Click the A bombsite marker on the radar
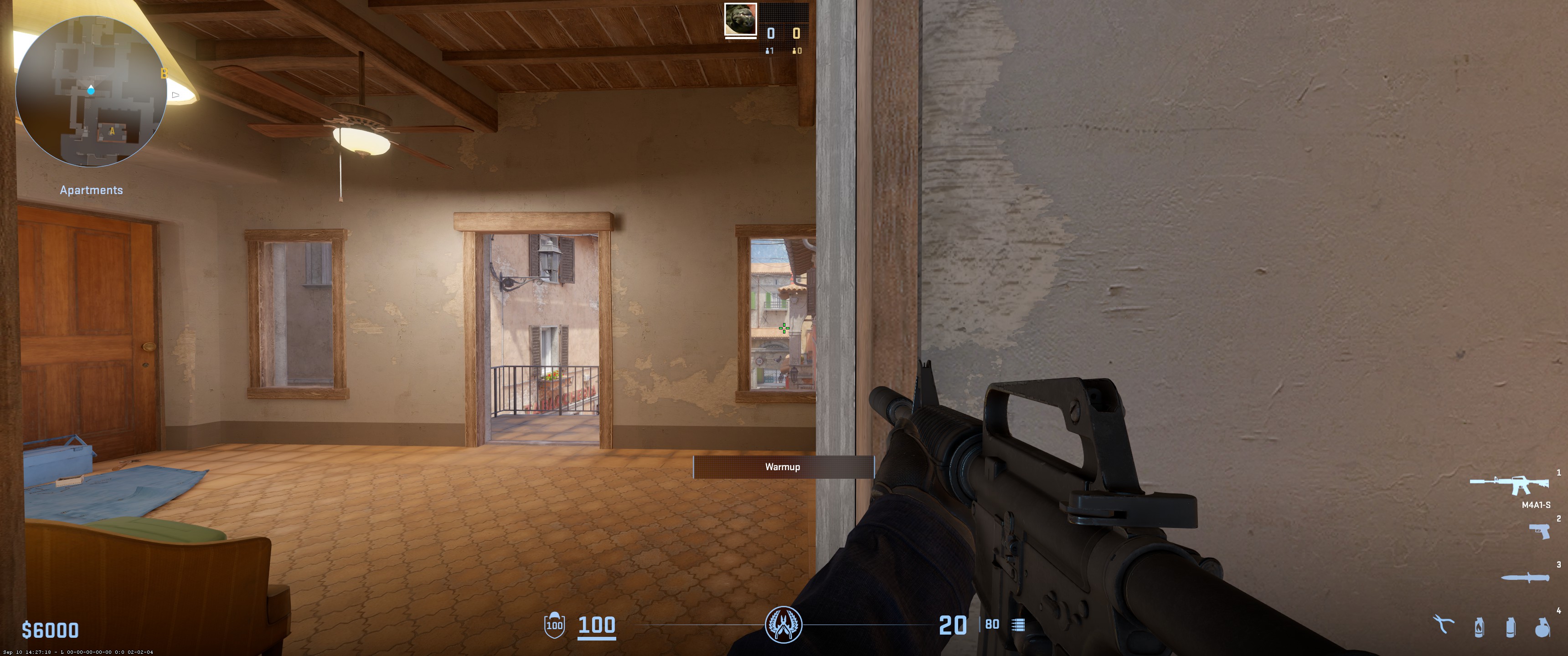Screen dimensions: 1568x656 tap(112, 130)
